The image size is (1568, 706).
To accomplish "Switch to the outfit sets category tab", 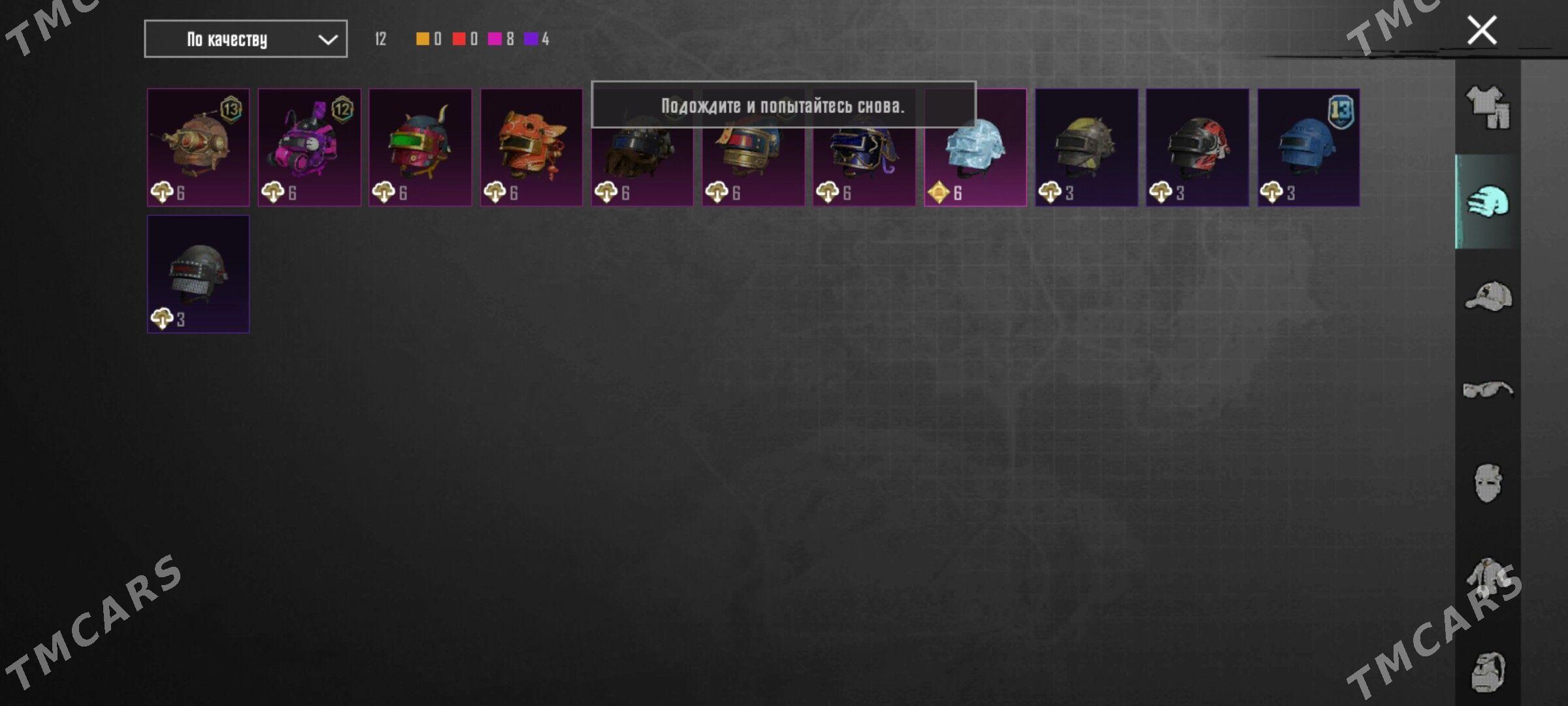I will [x=1488, y=107].
